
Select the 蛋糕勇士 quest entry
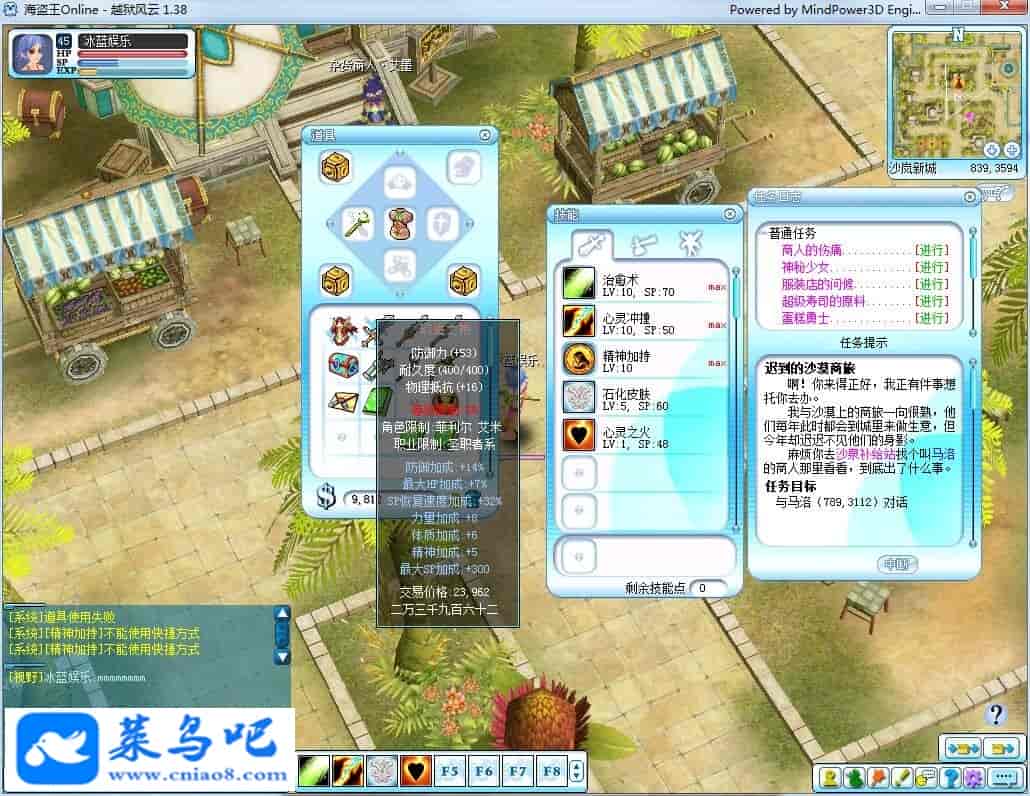[x=805, y=318]
